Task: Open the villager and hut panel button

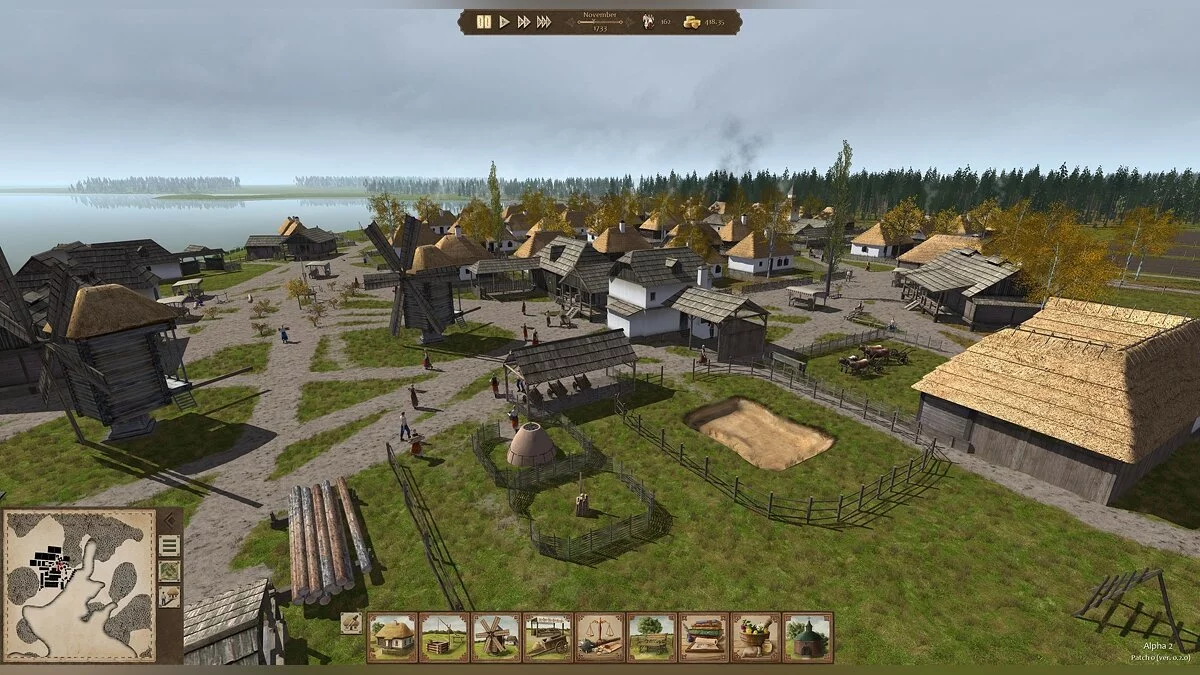Action: click(x=169, y=597)
